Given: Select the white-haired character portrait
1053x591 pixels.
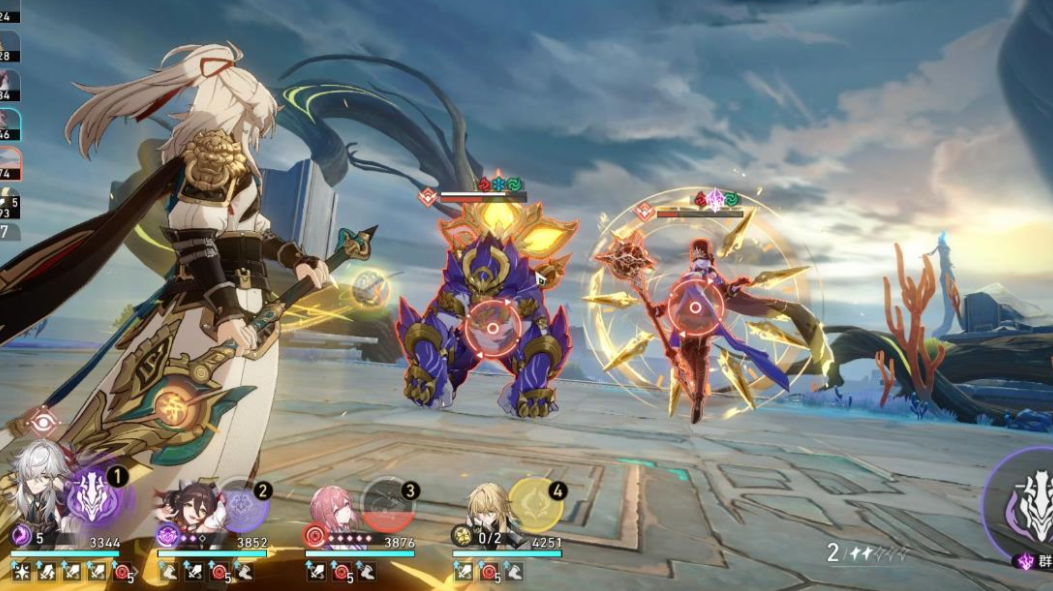Looking at the screenshot, I should 38,495.
